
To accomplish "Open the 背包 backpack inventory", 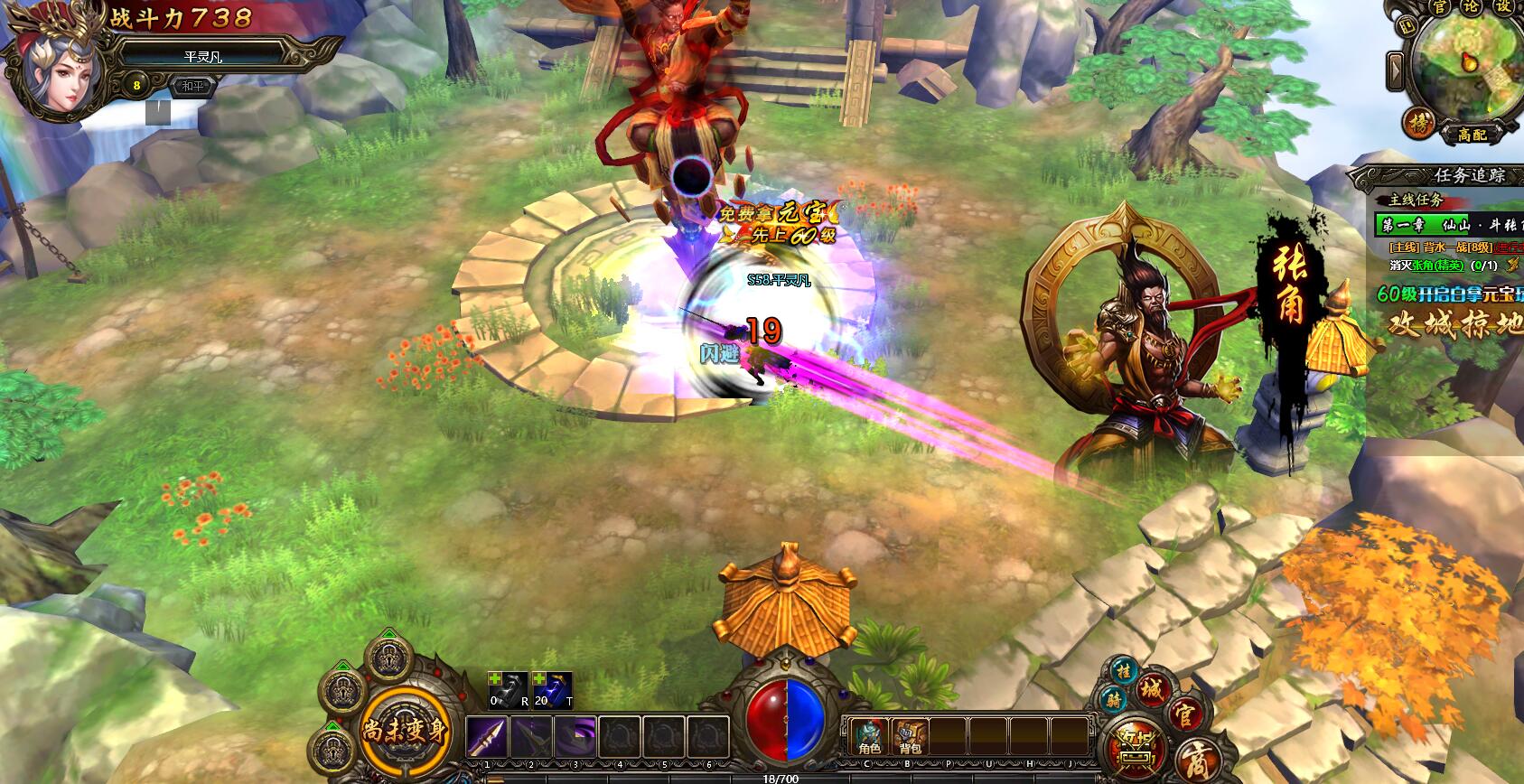I will pyautogui.click(x=910, y=737).
